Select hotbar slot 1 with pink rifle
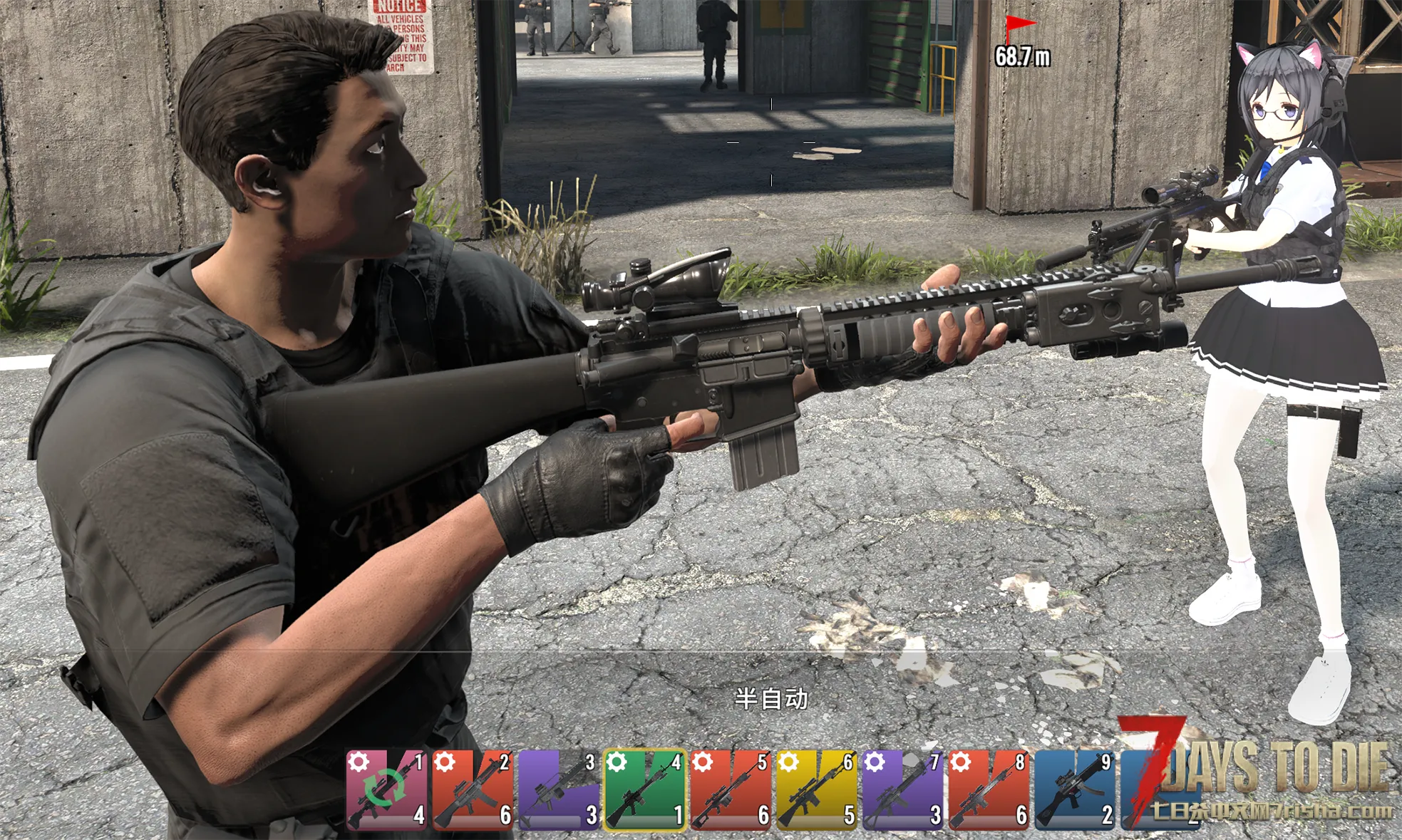Image resolution: width=1402 pixels, height=840 pixels. (x=387, y=789)
